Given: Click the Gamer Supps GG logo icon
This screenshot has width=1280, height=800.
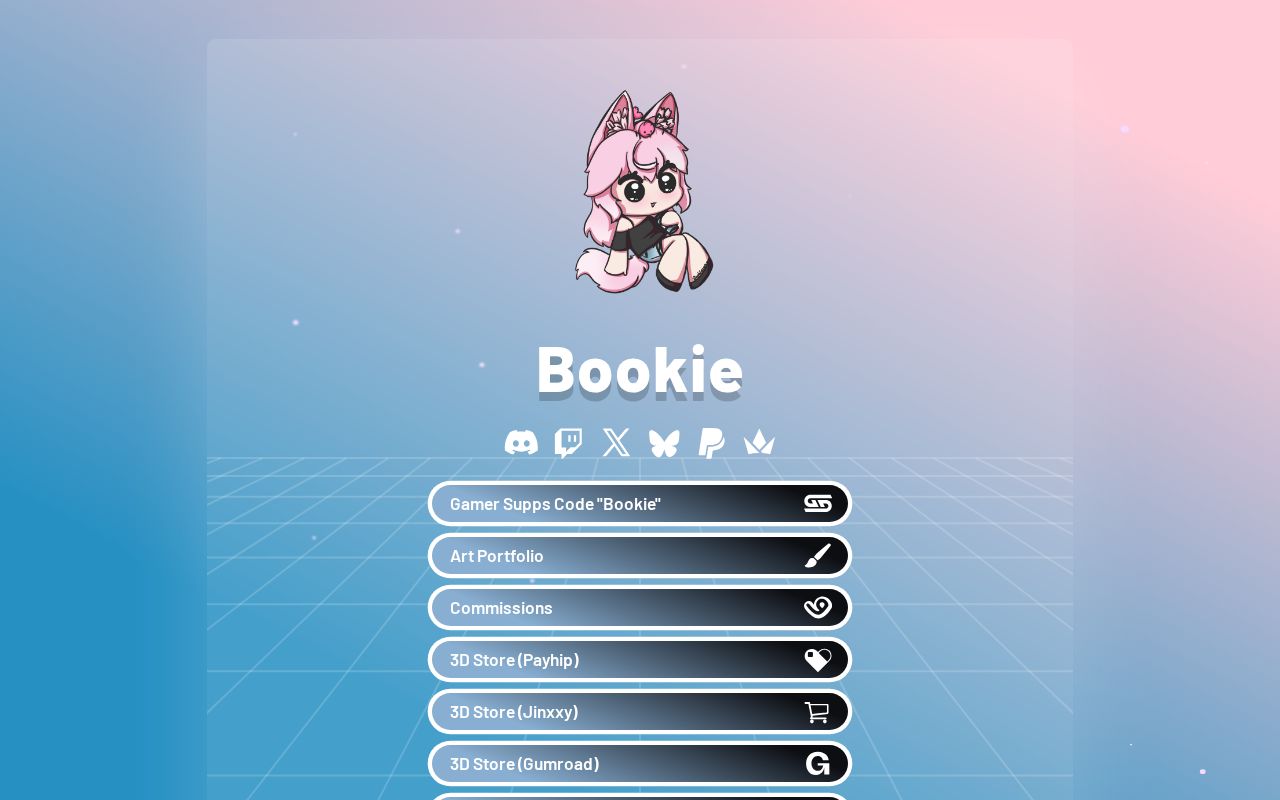Looking at the screenshot, I should click(818, 503).
